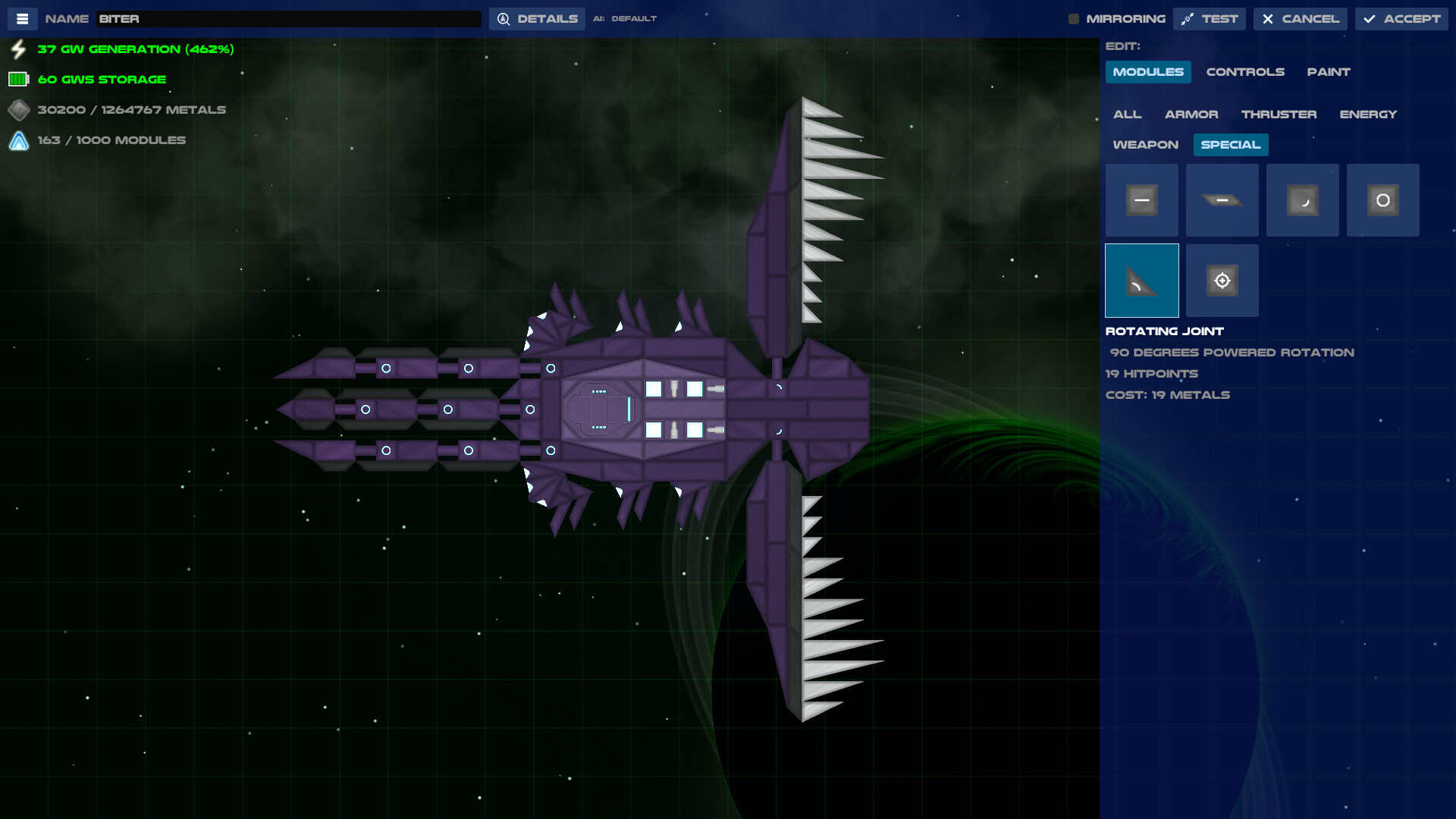Open the Paint editing tab
The height and width of the screenshot is (819, 1456).
pyautogui.click(x=1328, y=71)
